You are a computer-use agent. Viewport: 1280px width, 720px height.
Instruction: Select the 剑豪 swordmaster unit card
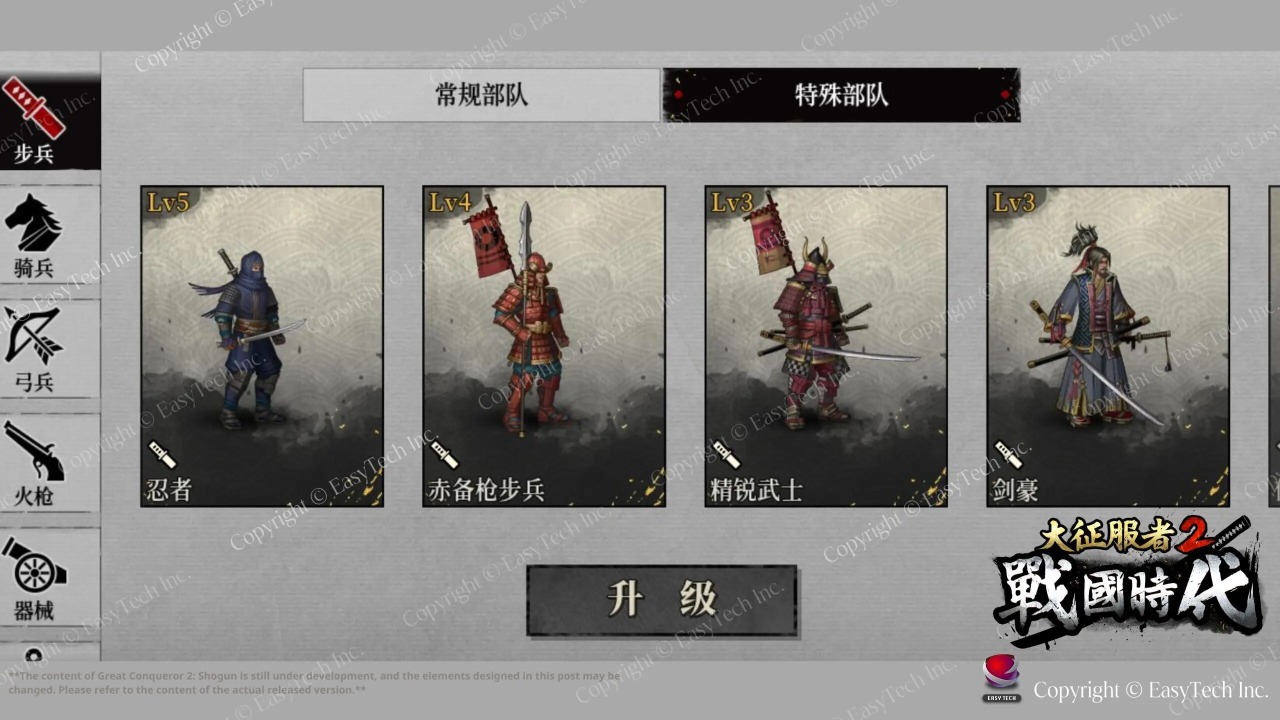pyautogui.click(x=1107, y=345)
